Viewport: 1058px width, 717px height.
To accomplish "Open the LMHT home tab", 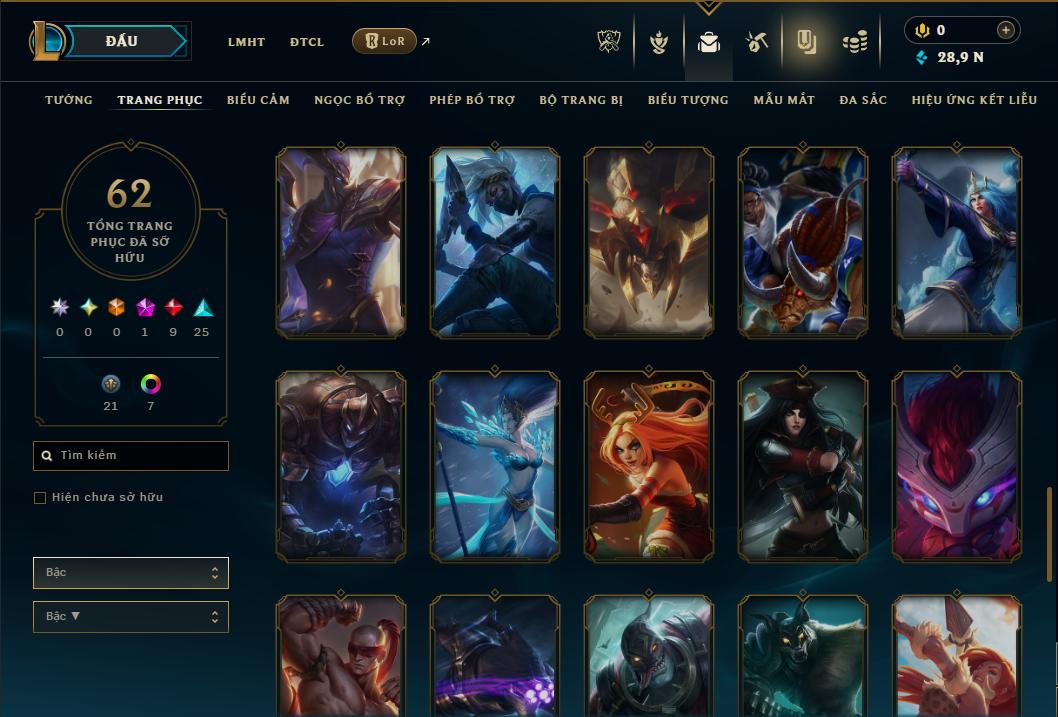I will 246,42.
